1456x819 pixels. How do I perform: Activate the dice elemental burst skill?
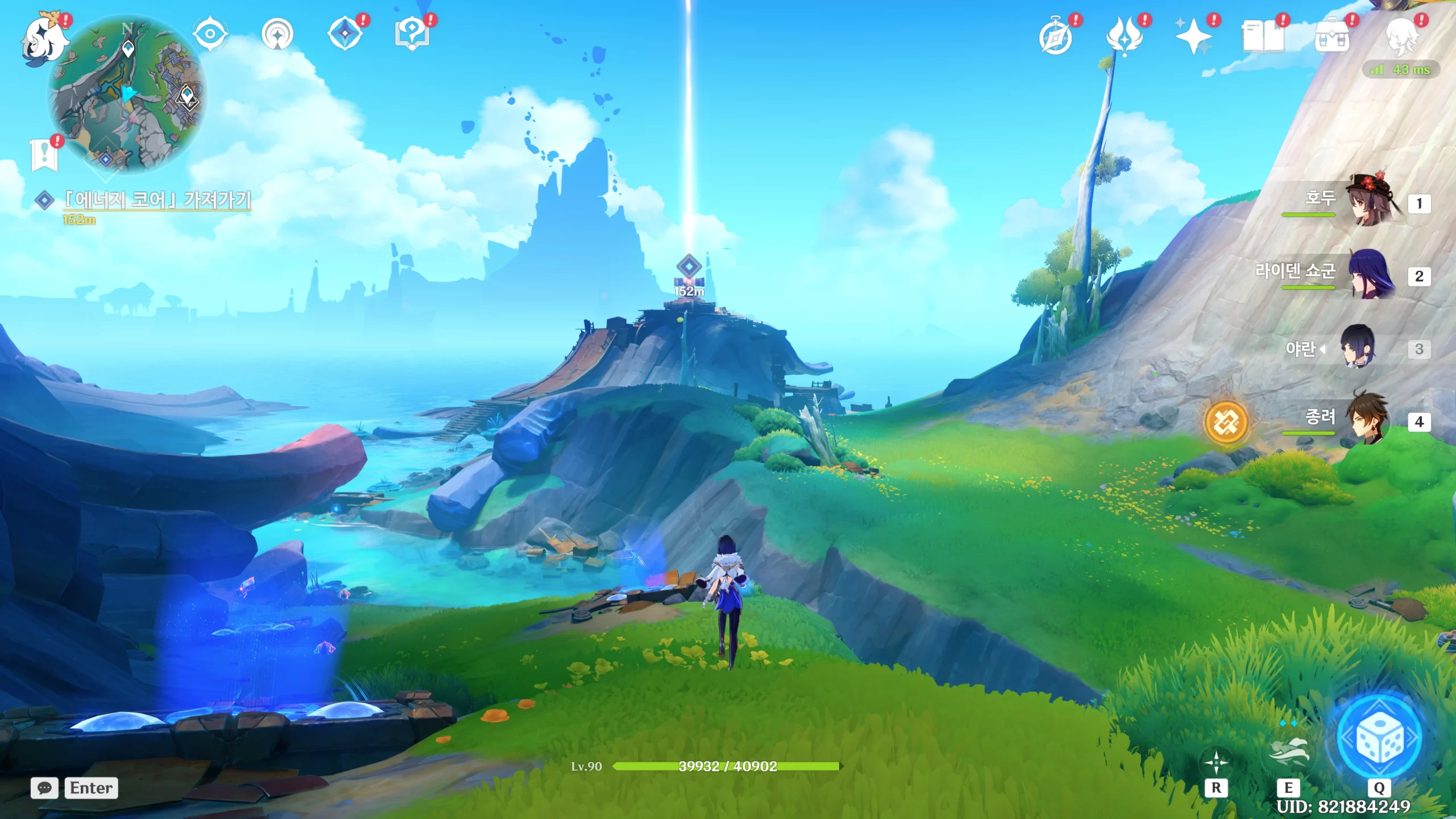(1379, 738)
